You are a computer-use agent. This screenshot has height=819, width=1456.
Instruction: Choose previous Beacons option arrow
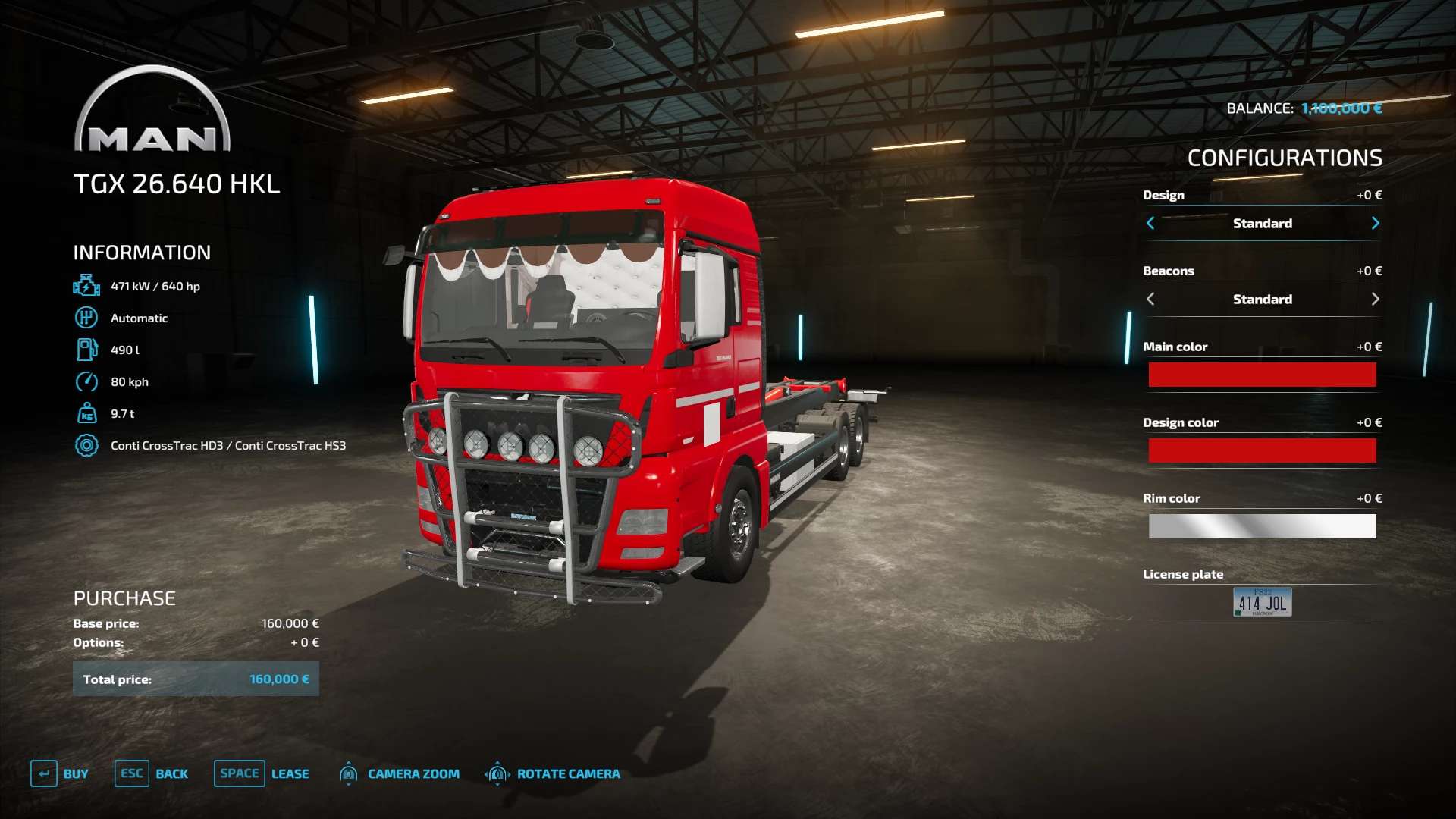(1150, 299)
